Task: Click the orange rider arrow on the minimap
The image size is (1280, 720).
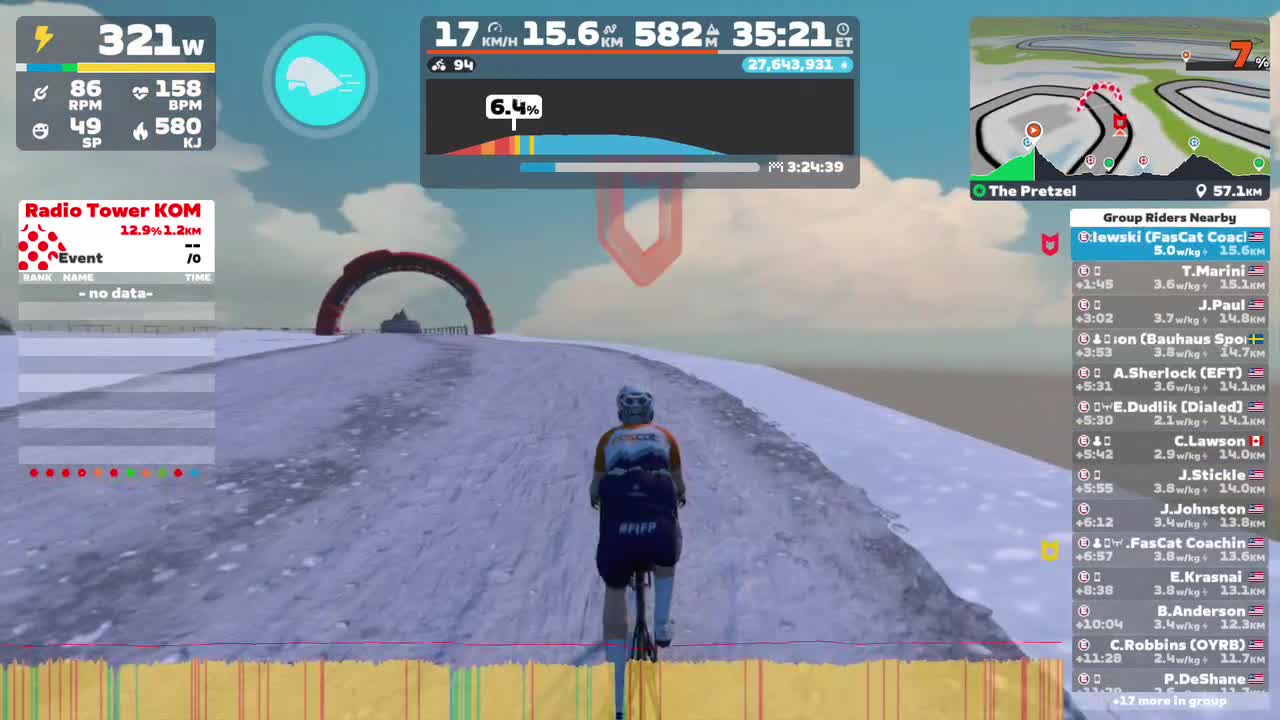Action: pyautogui.click(x=1033, y=130)
